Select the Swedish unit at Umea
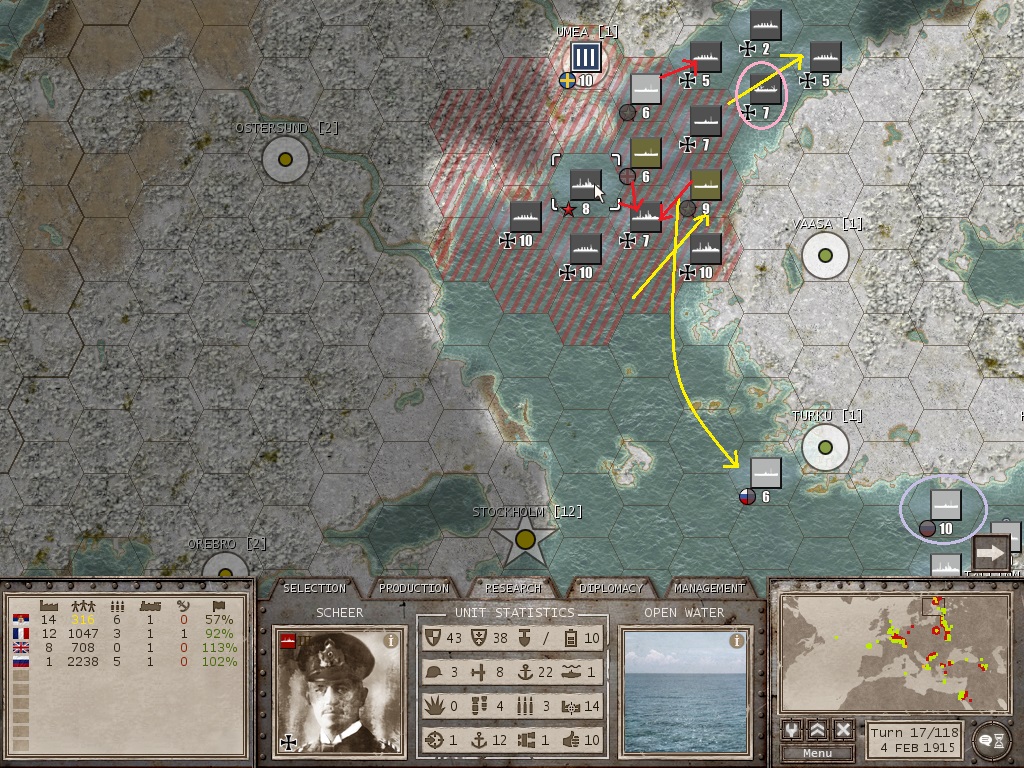 click(585, 58)
